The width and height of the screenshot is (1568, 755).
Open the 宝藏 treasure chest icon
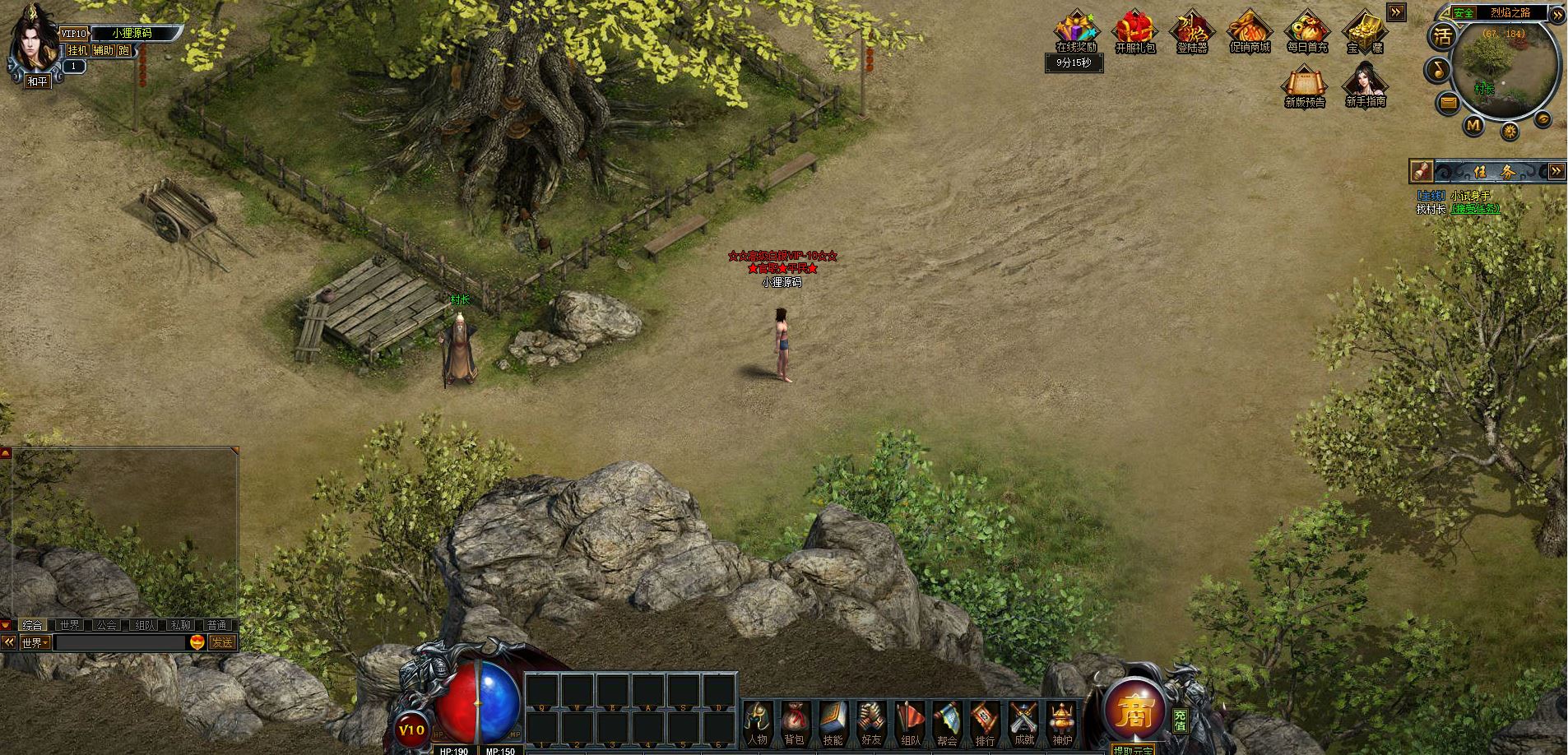(x=1365, y=31)
